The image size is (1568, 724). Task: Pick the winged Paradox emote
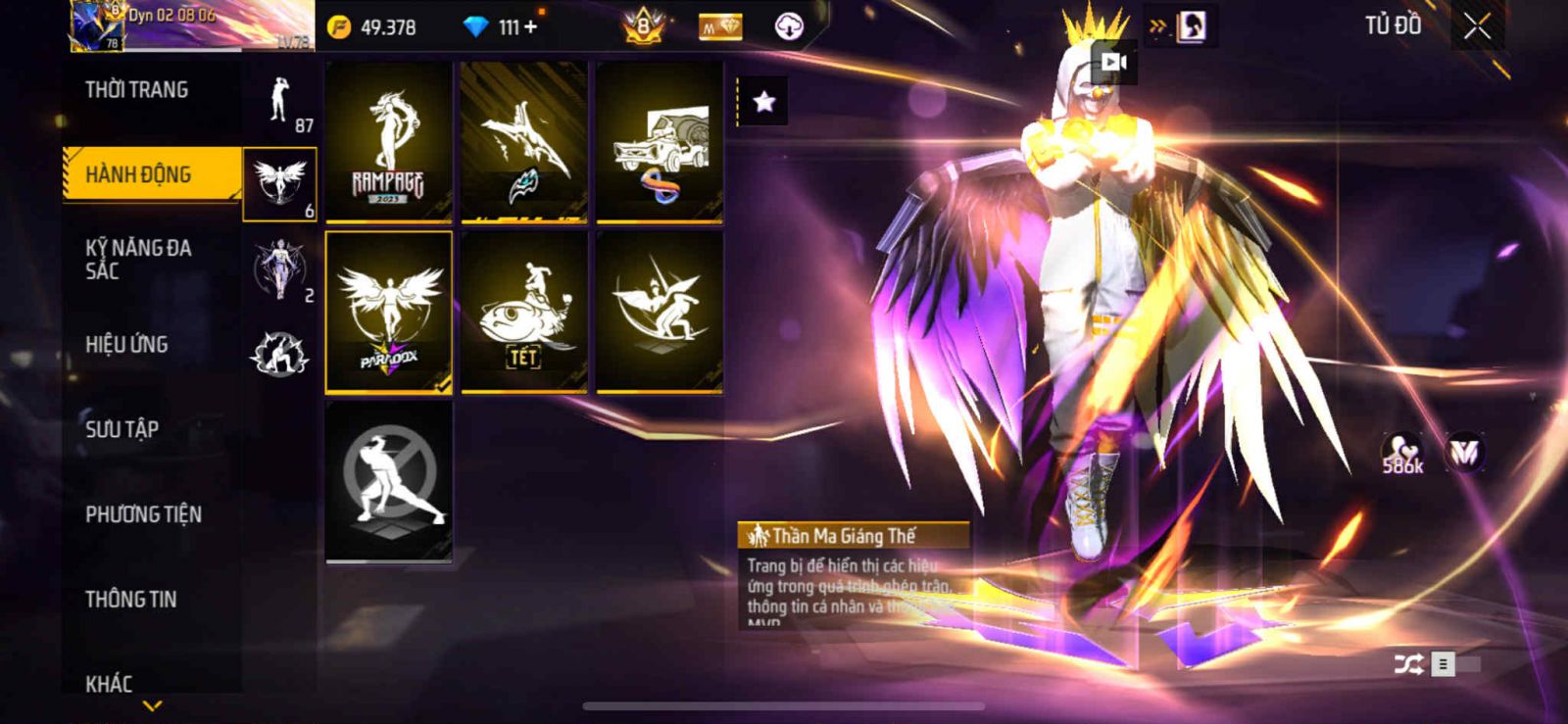389,312
